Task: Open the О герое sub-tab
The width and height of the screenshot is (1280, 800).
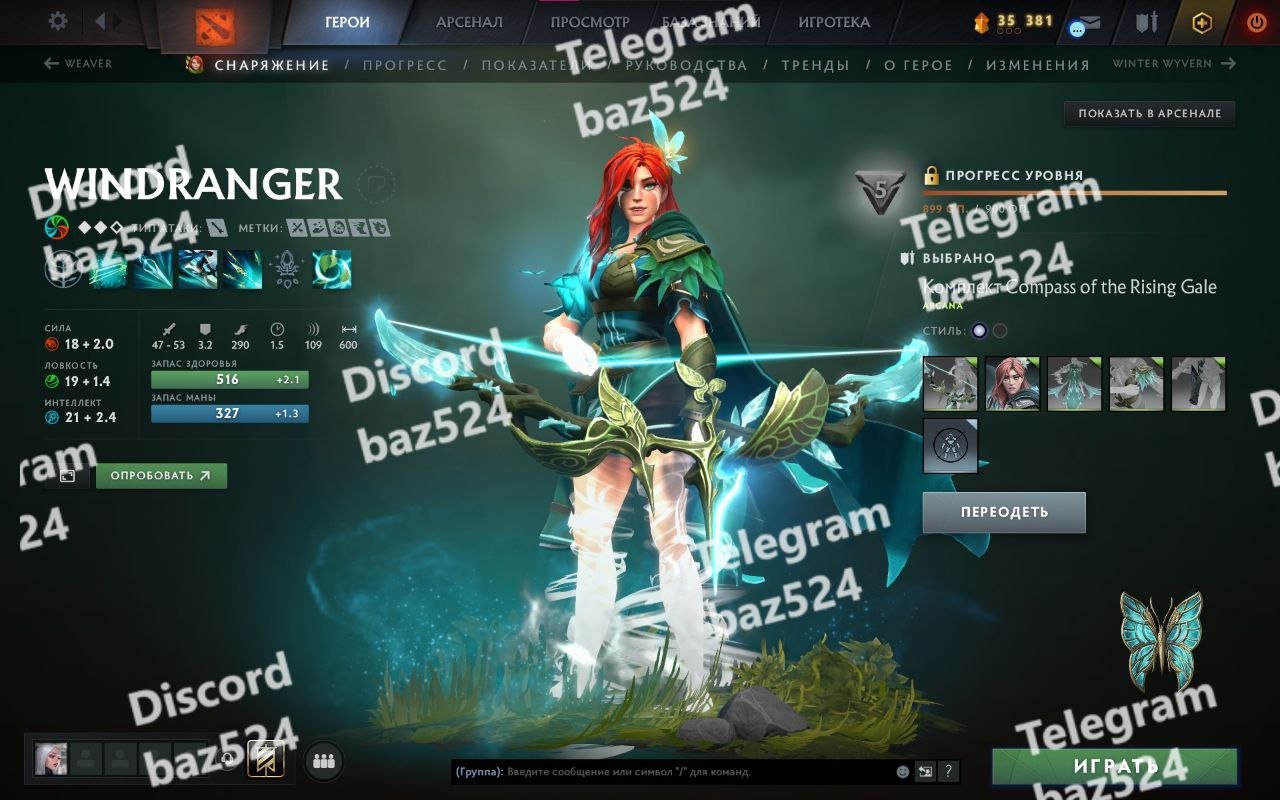Action: coord(918,65)
